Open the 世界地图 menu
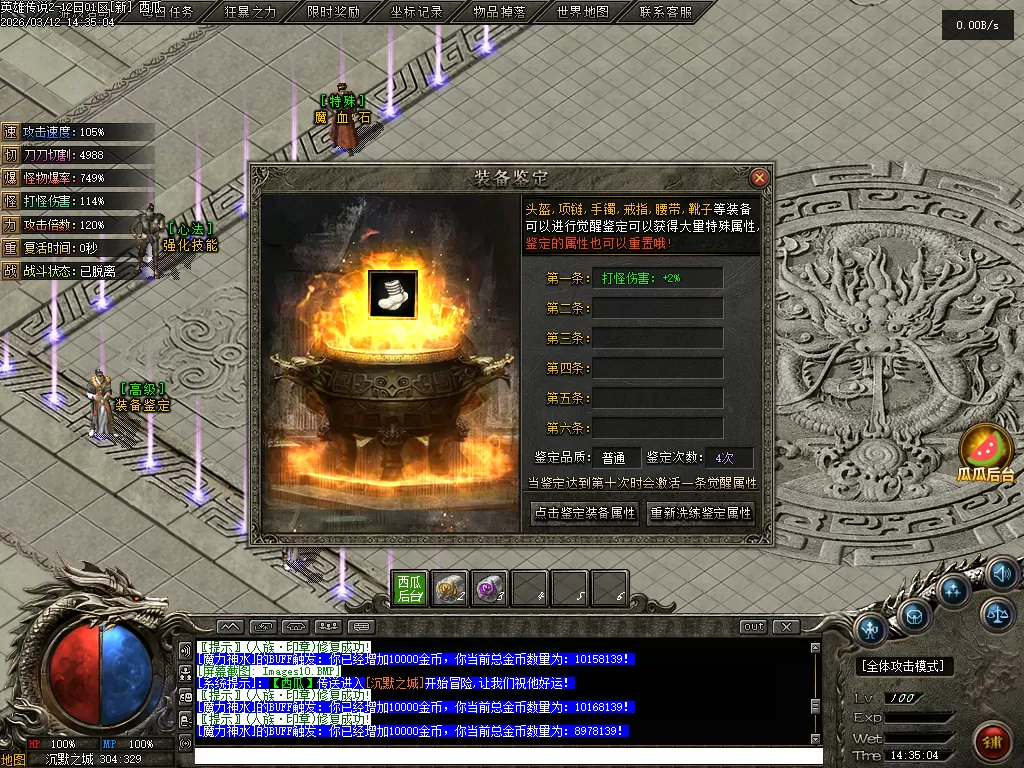The width and height of the screenshot is (1024, 768). click(x=583, y=12)
